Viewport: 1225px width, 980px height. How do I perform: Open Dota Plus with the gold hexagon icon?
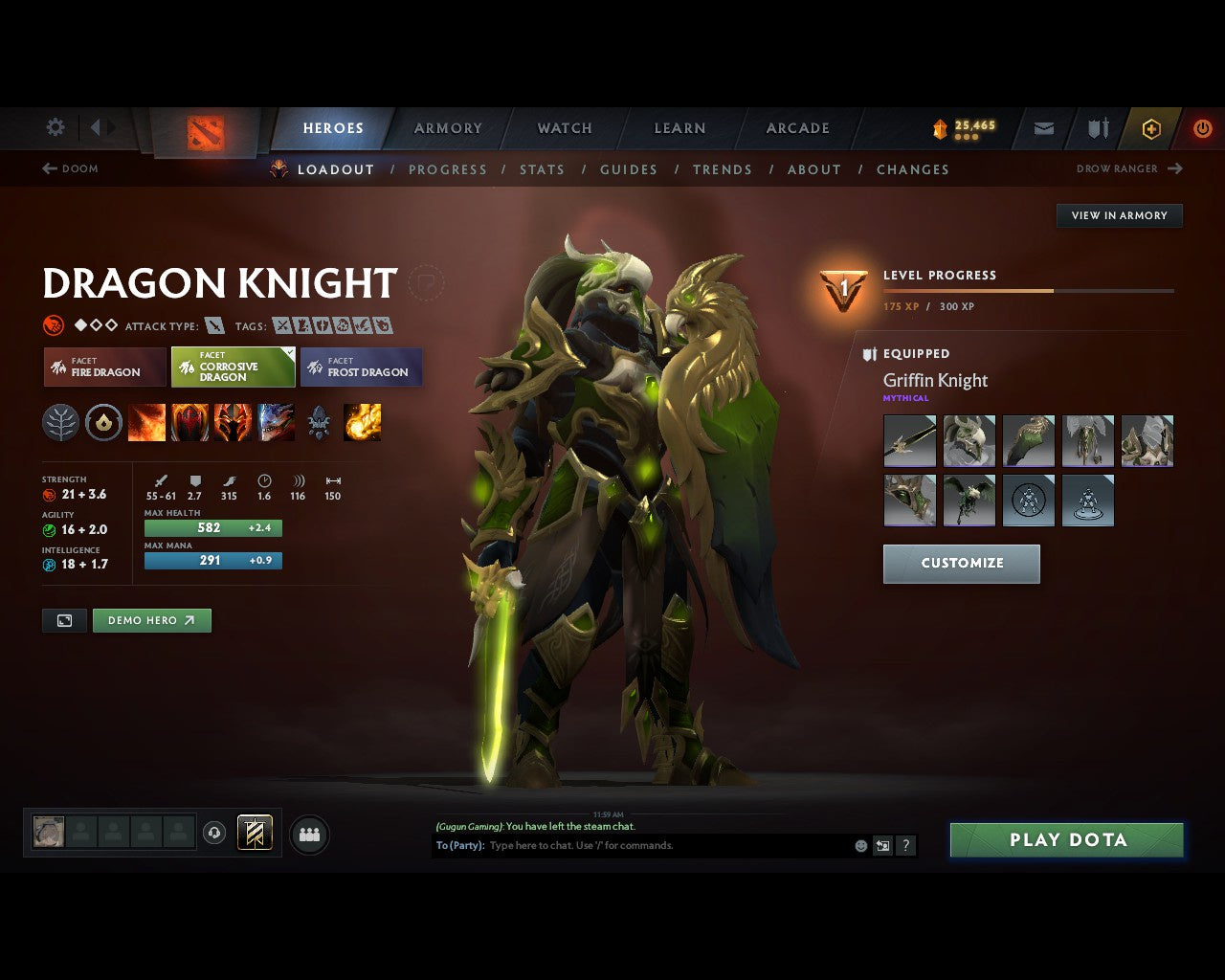[1151, 128]
